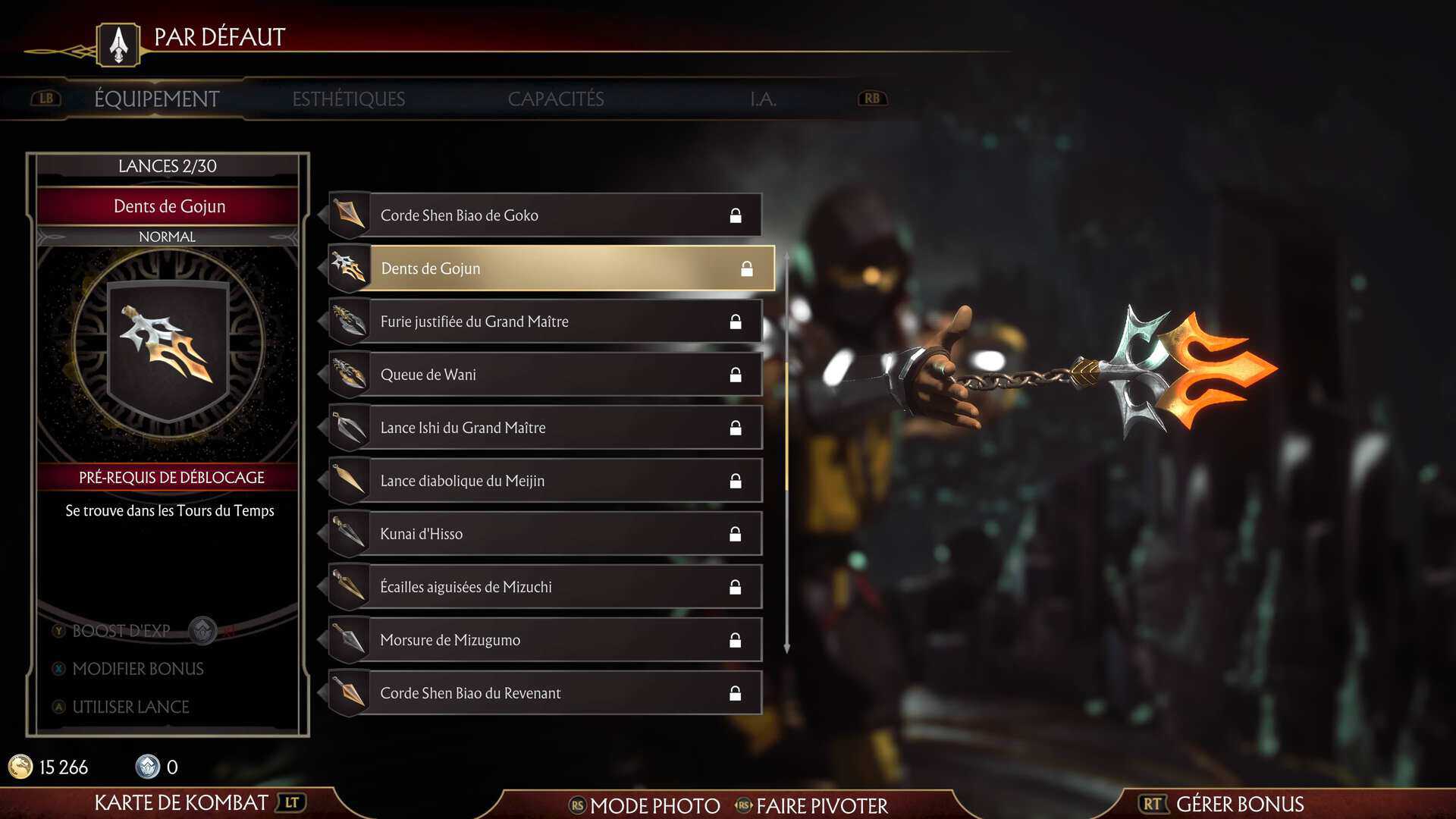This screenshot has height=819, width=1456.
Task: Click the Modifier Bonus option
Action: click(137, 669)
